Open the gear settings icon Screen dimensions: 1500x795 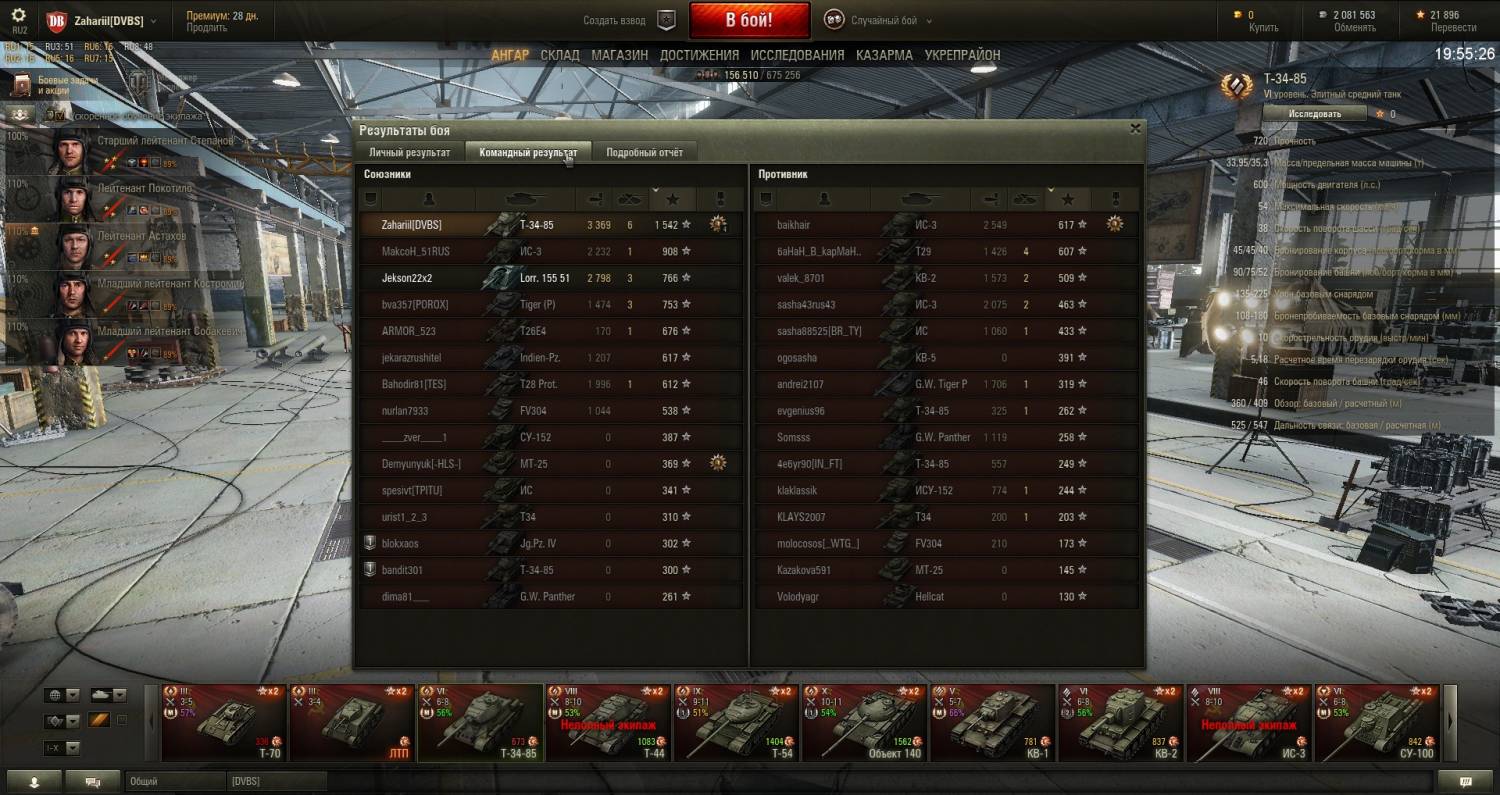click(18, 16)
